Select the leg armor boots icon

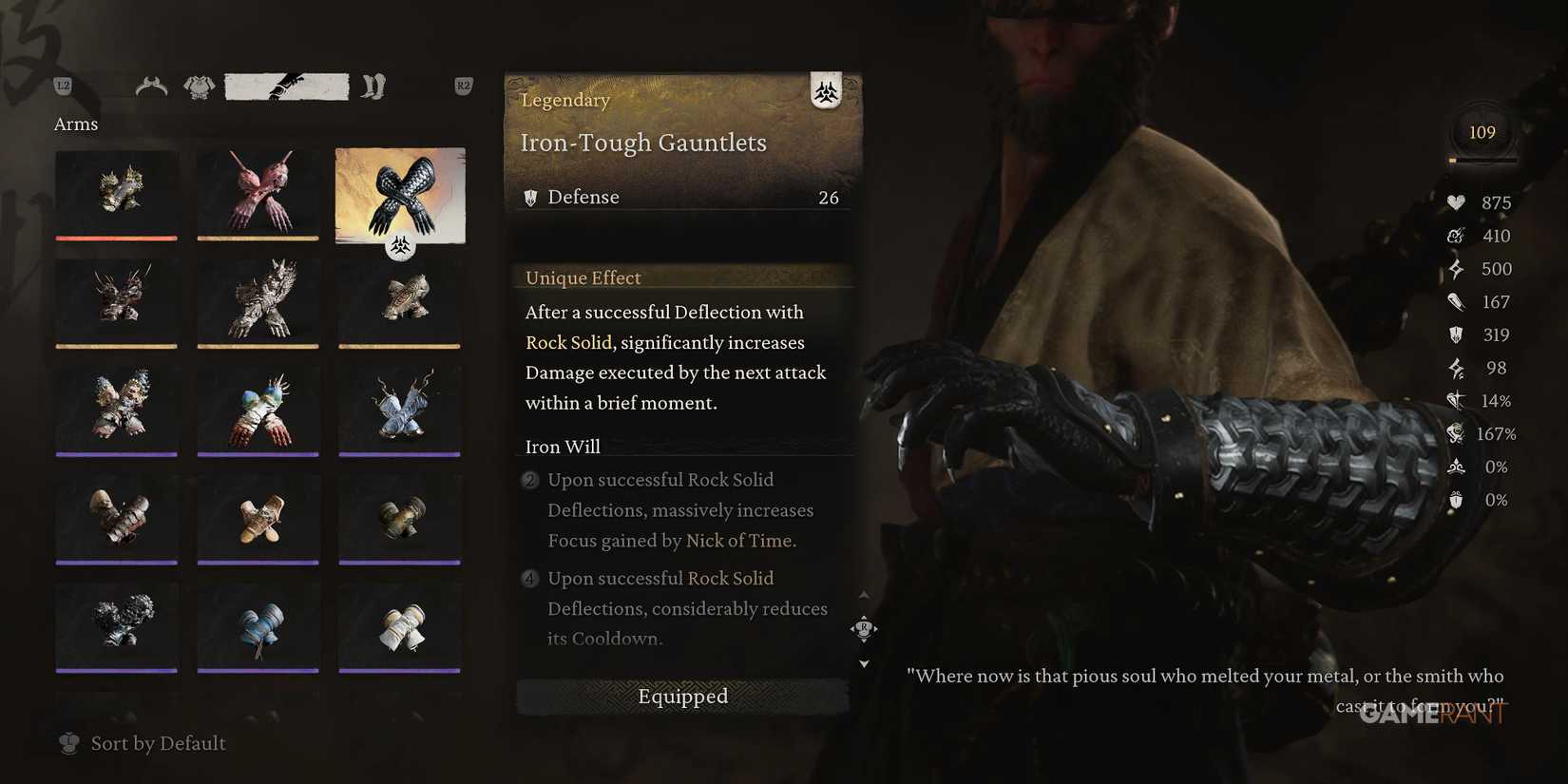click(x=374, y=86)
